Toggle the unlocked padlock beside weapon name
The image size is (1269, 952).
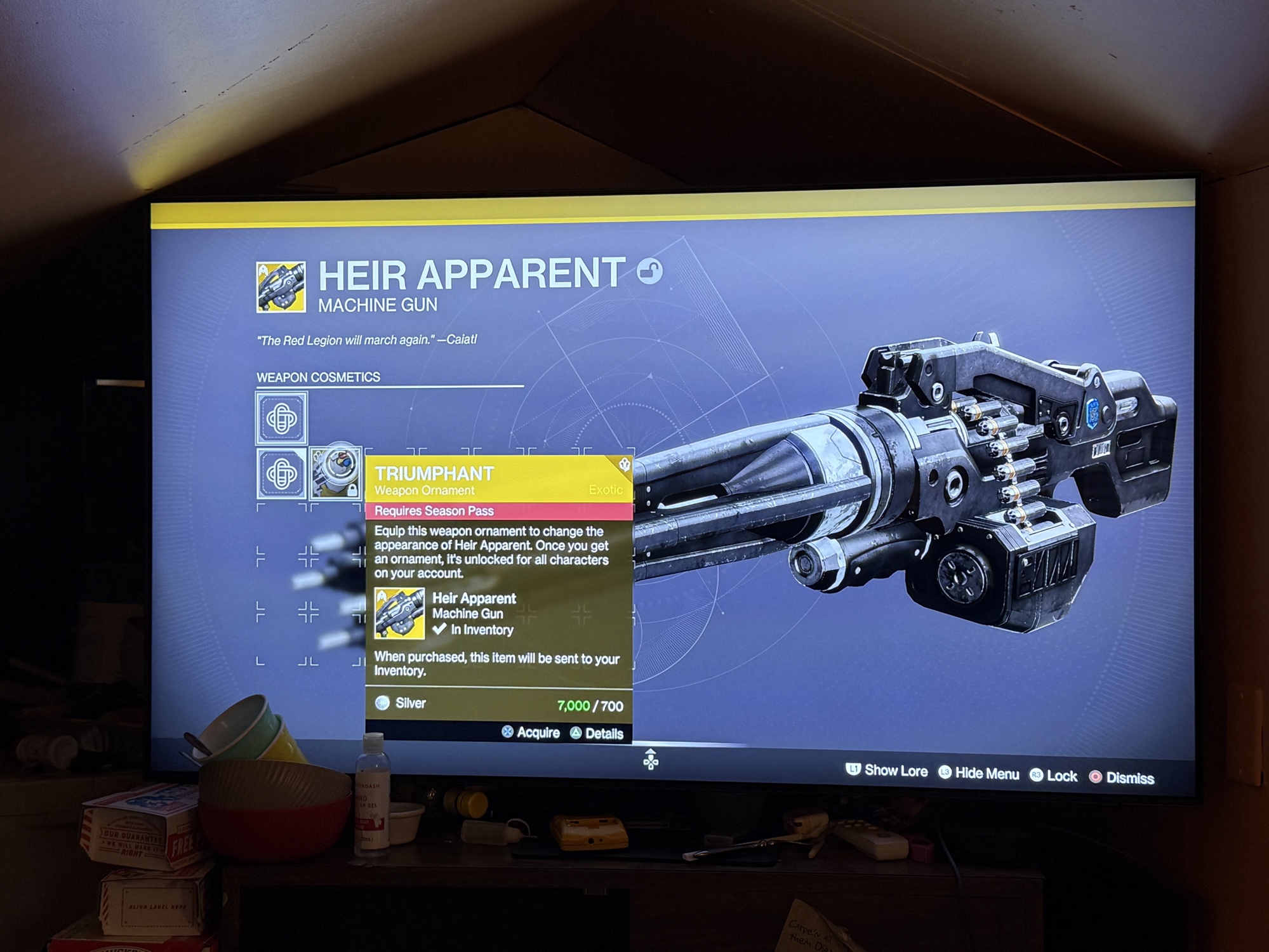649,272
